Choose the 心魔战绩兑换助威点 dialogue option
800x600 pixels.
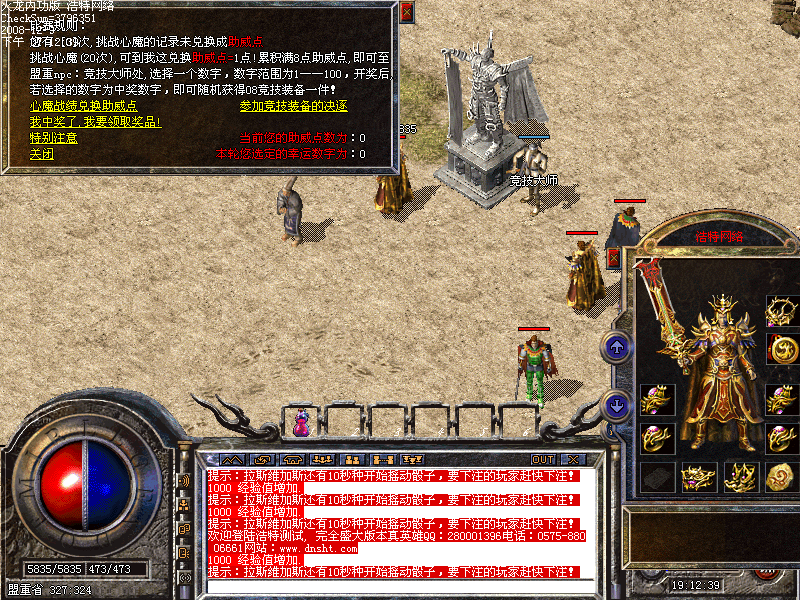tap(83, 106)
